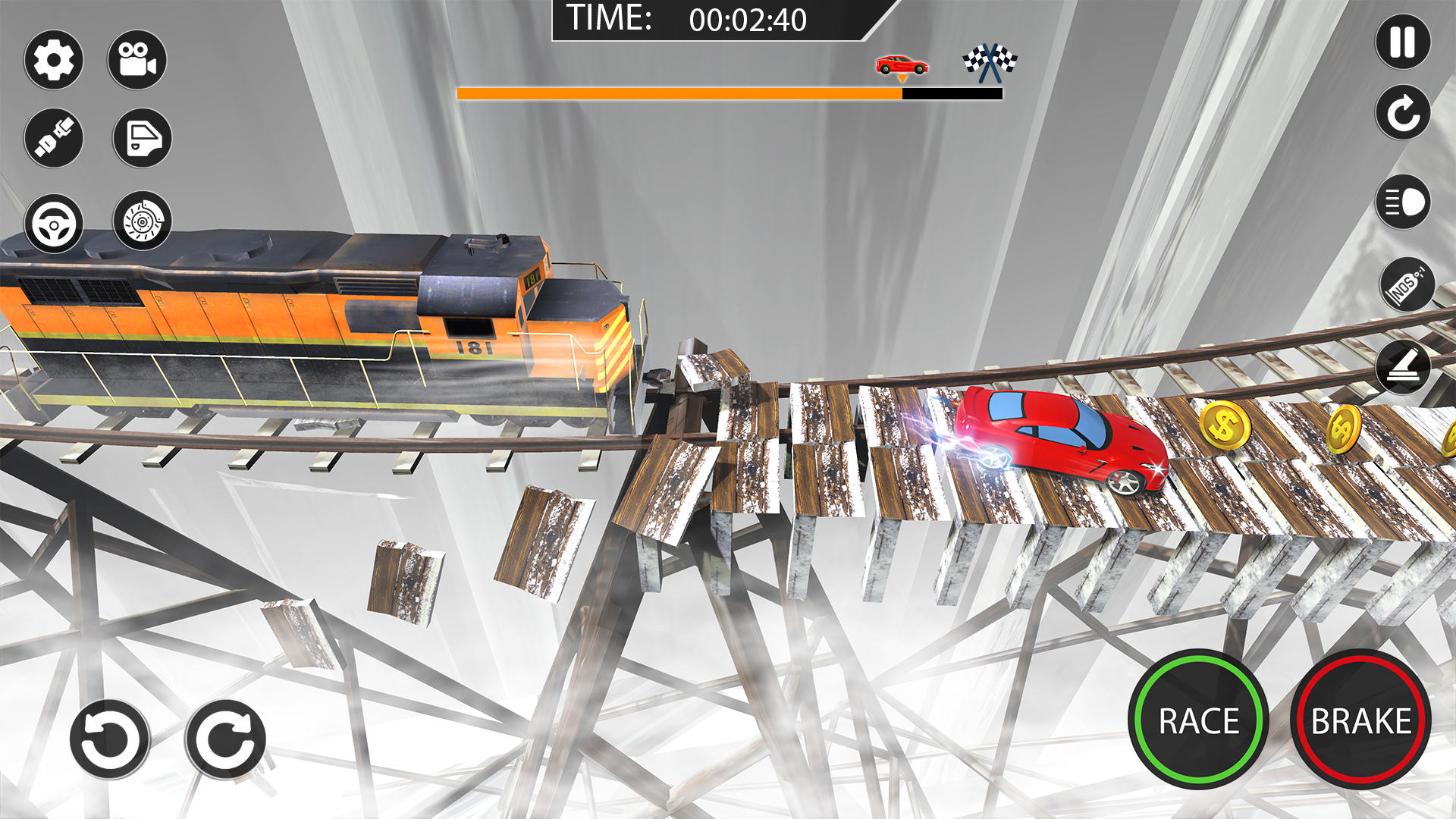This screenshot has height=819, width=1456.
Task: Switch to steering wheel controls
Action: coord(53,224)
